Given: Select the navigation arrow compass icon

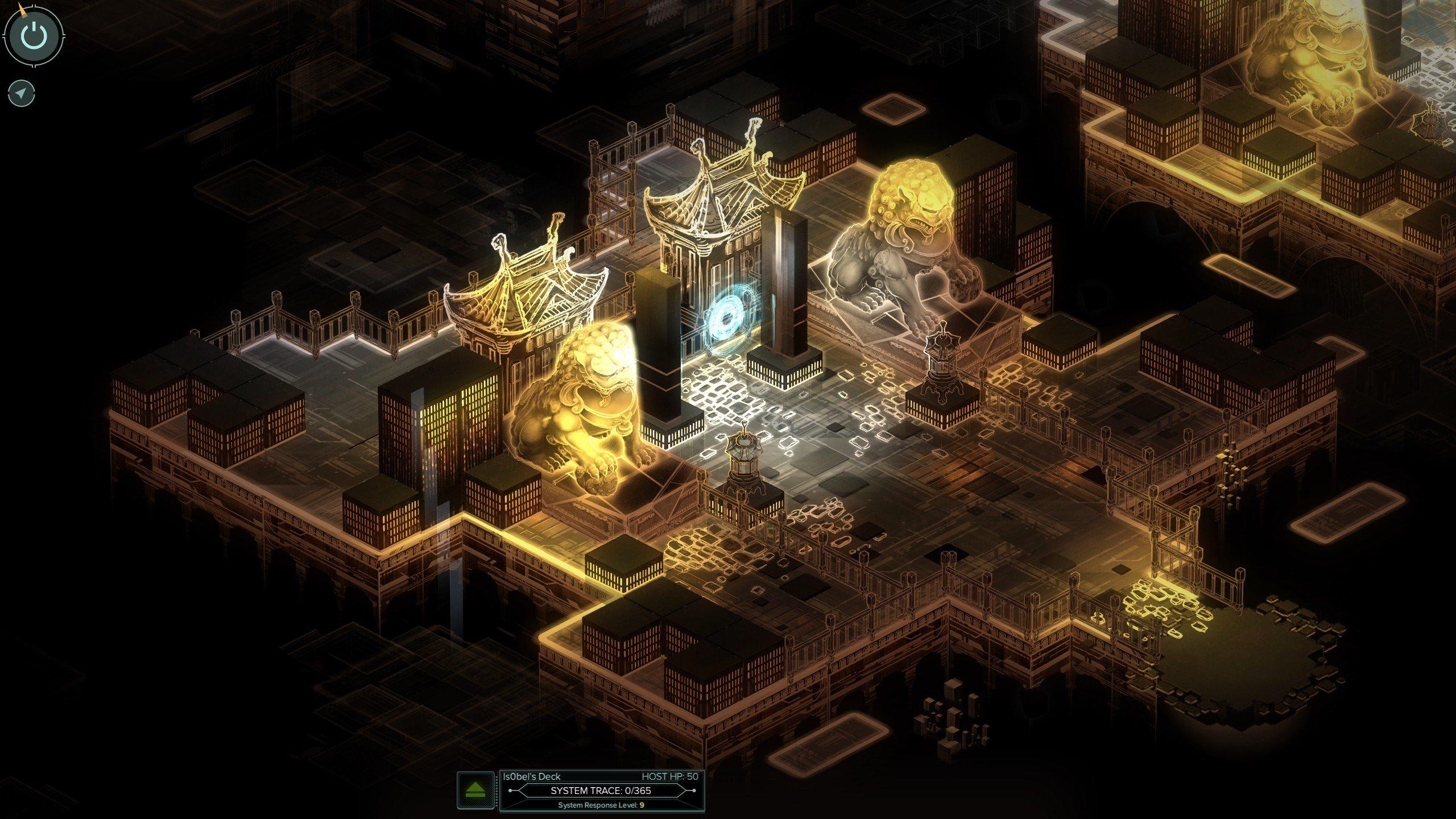Looking at the screenshot, I should point(21,93).
